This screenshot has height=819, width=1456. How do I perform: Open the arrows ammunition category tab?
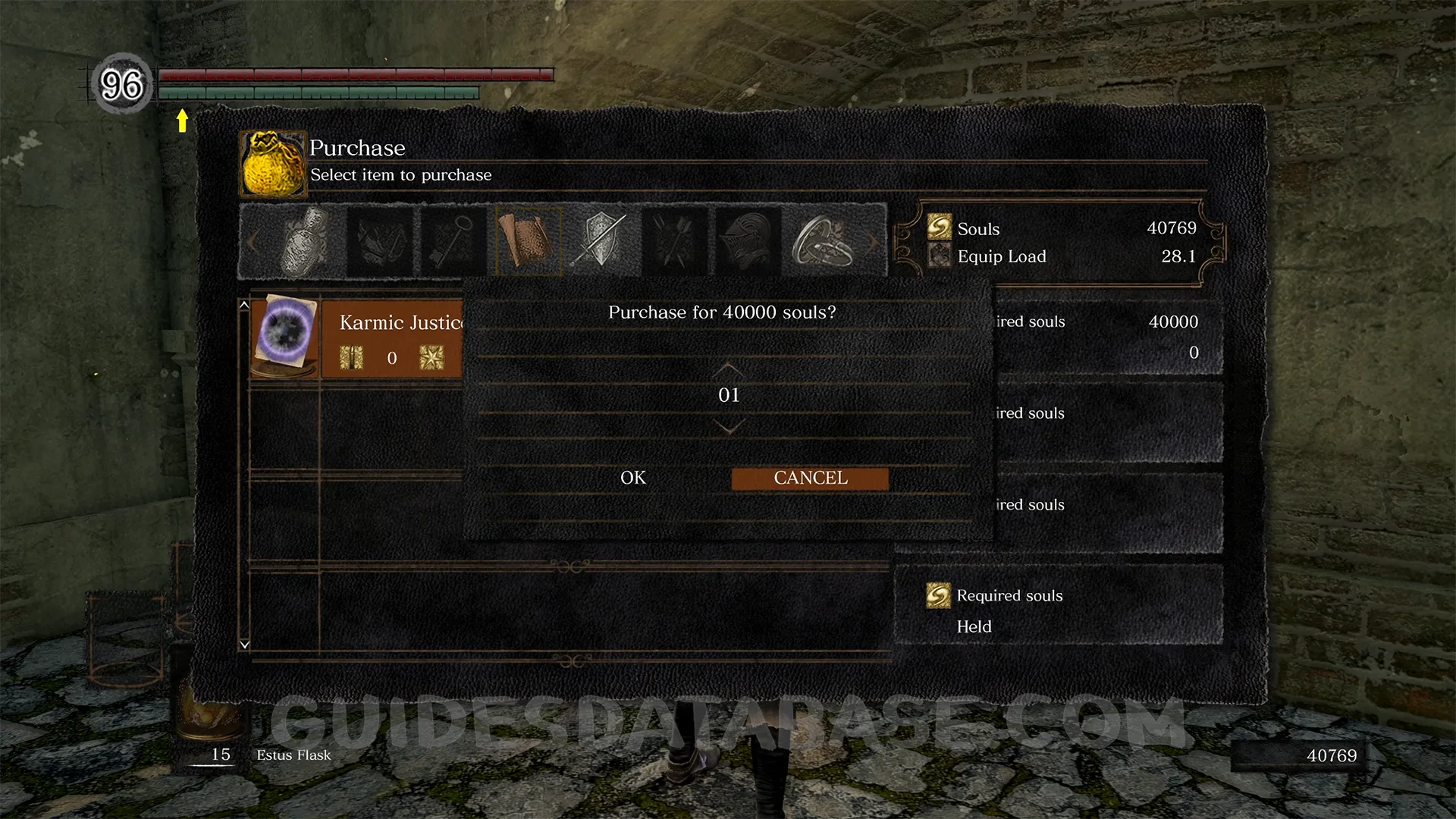pyautogui.click(x=675, y=241)
